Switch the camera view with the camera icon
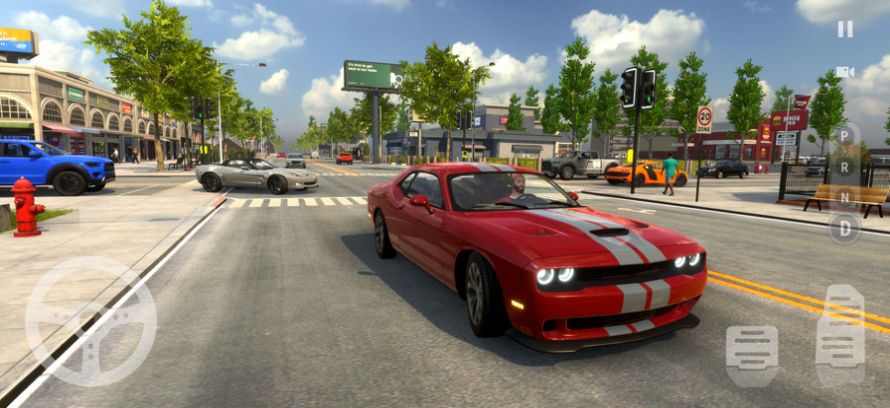The height and width of the screenshot is (408, 890). [845, 71]
